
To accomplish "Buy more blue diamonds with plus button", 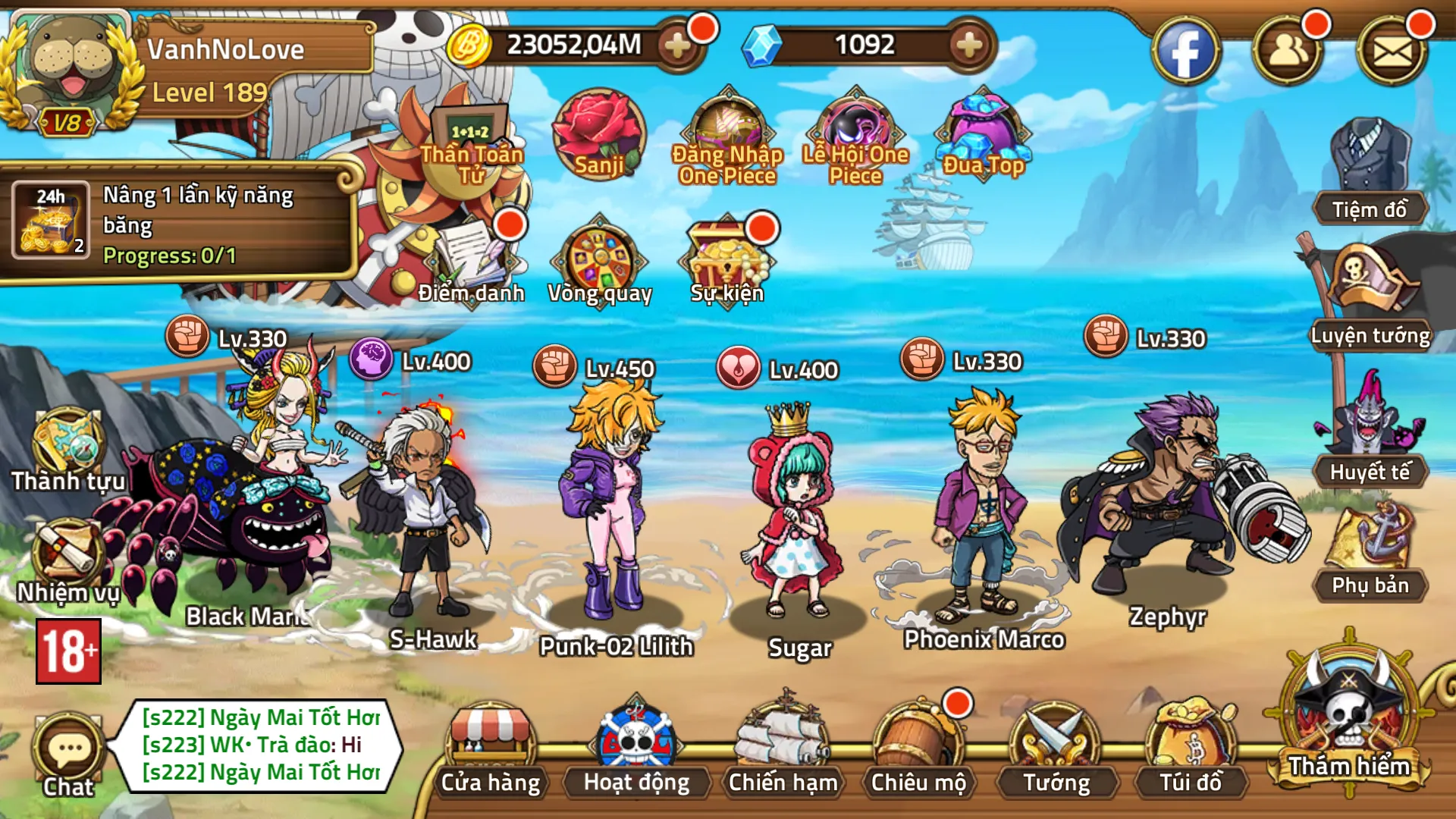I will tap(969, 46).
